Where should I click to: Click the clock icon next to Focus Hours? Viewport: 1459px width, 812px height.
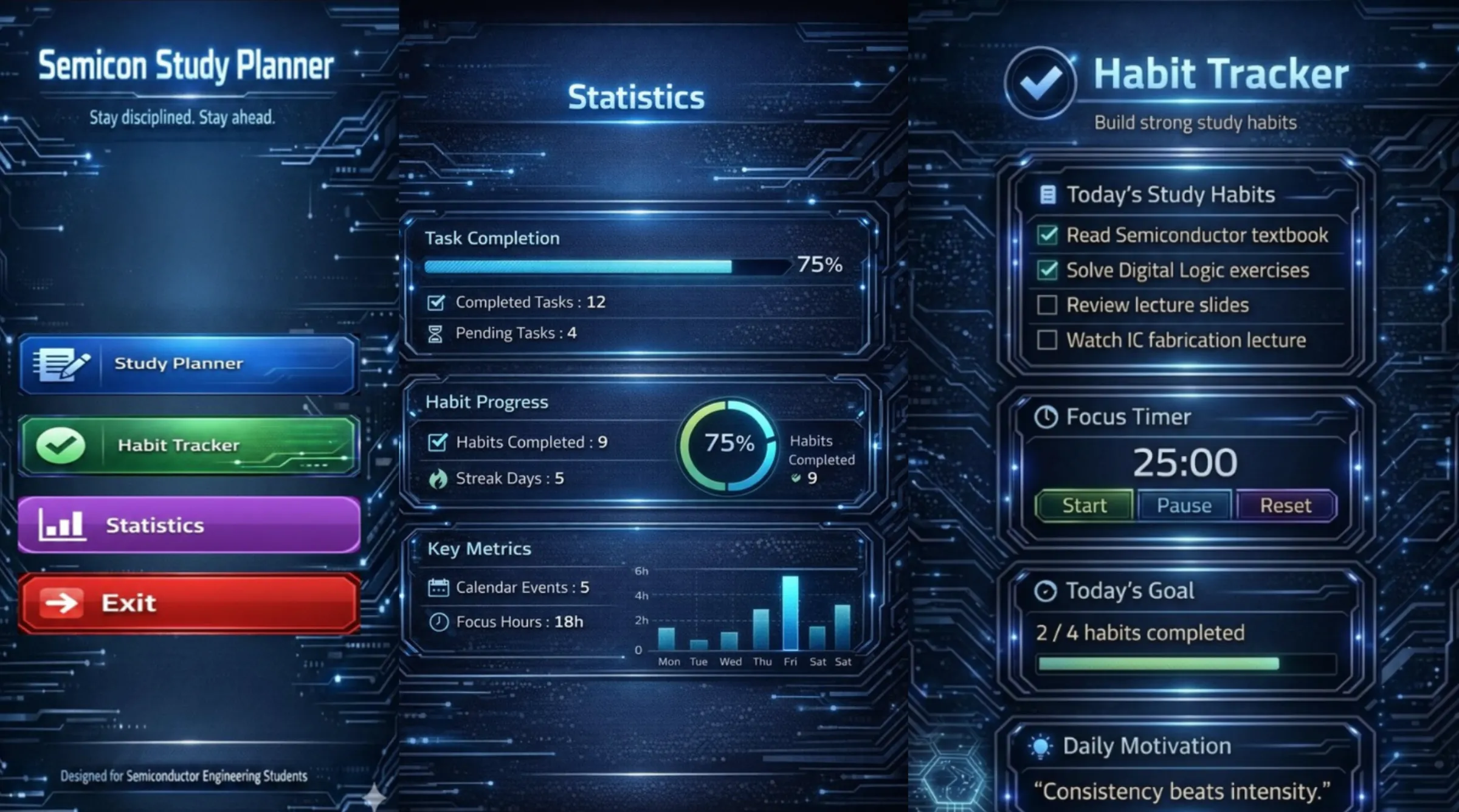(x=439, y=621)
